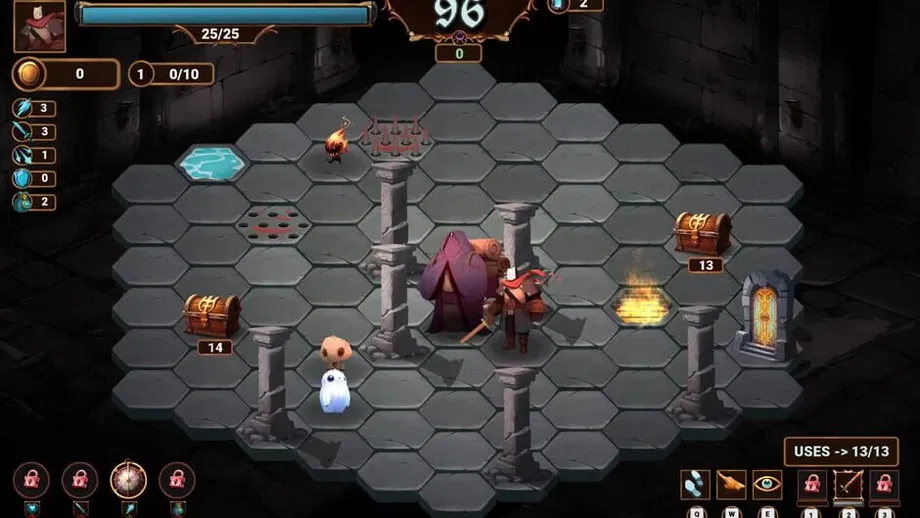Viewport: 920px width, 518px height.
Task: Click the potion bag stat icon
Action: (23, 202)
